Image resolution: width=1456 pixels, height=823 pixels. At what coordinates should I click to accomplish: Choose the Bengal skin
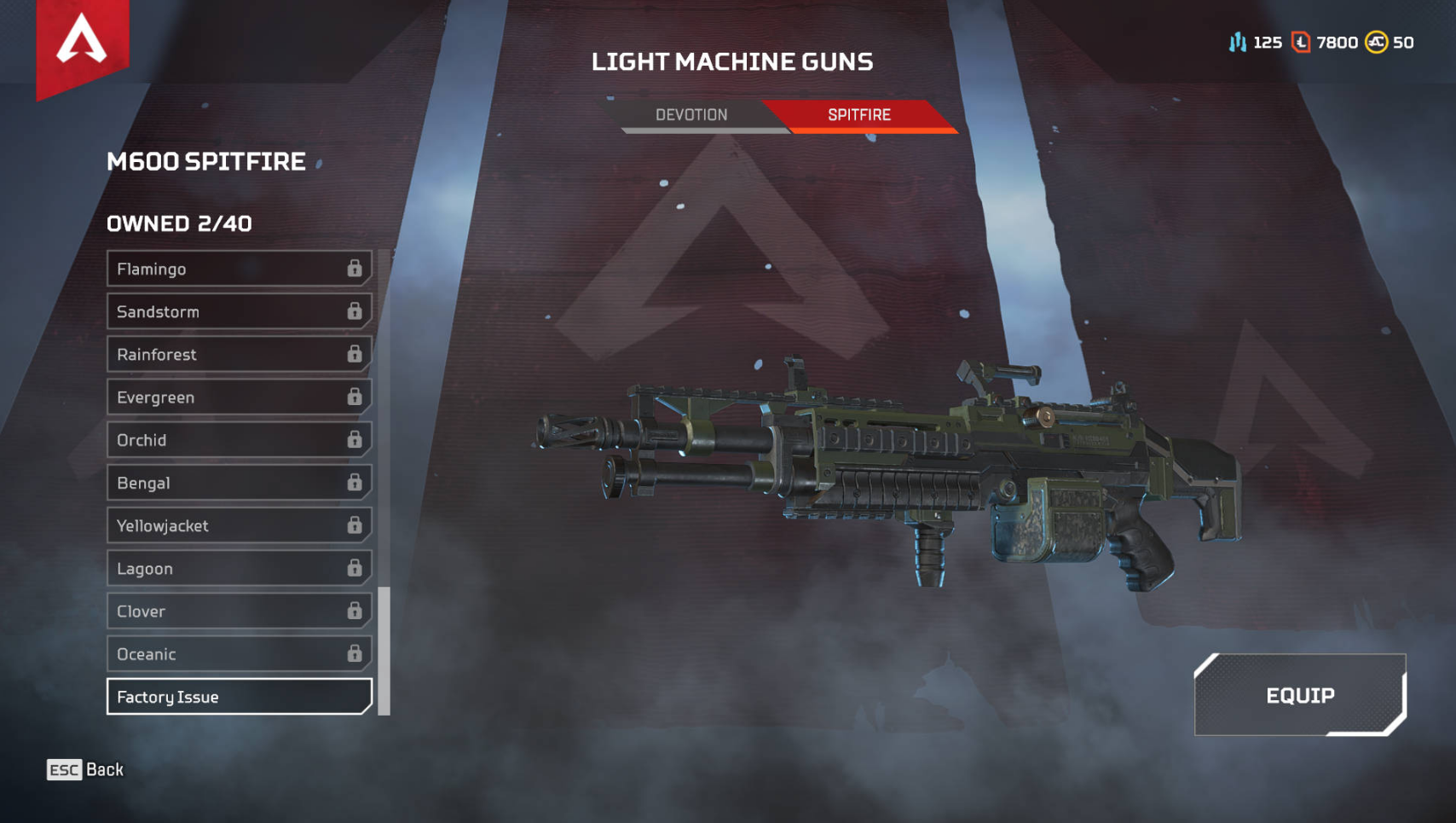pyautogui.click(x=239, y=483)
